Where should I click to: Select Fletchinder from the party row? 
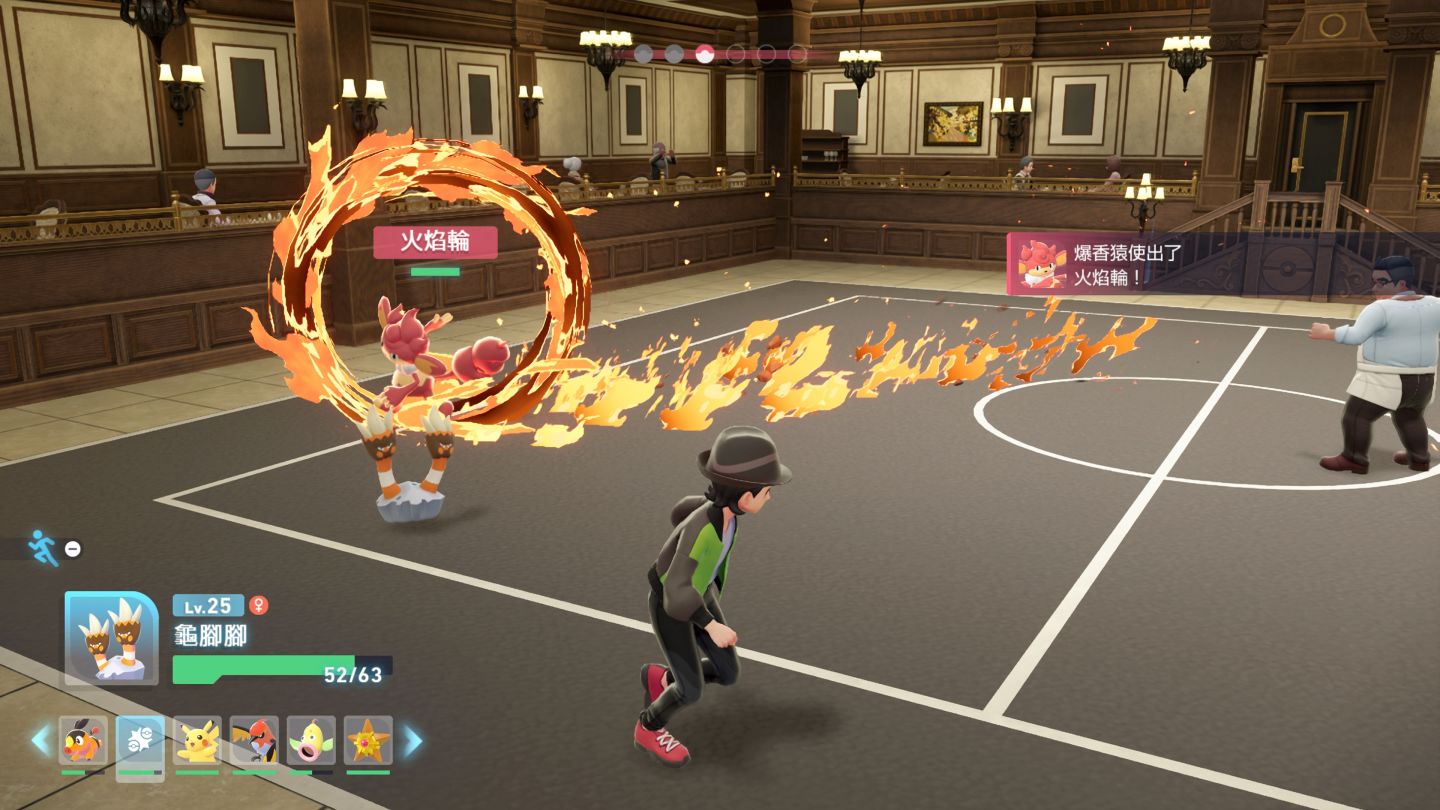coord(254,740)
